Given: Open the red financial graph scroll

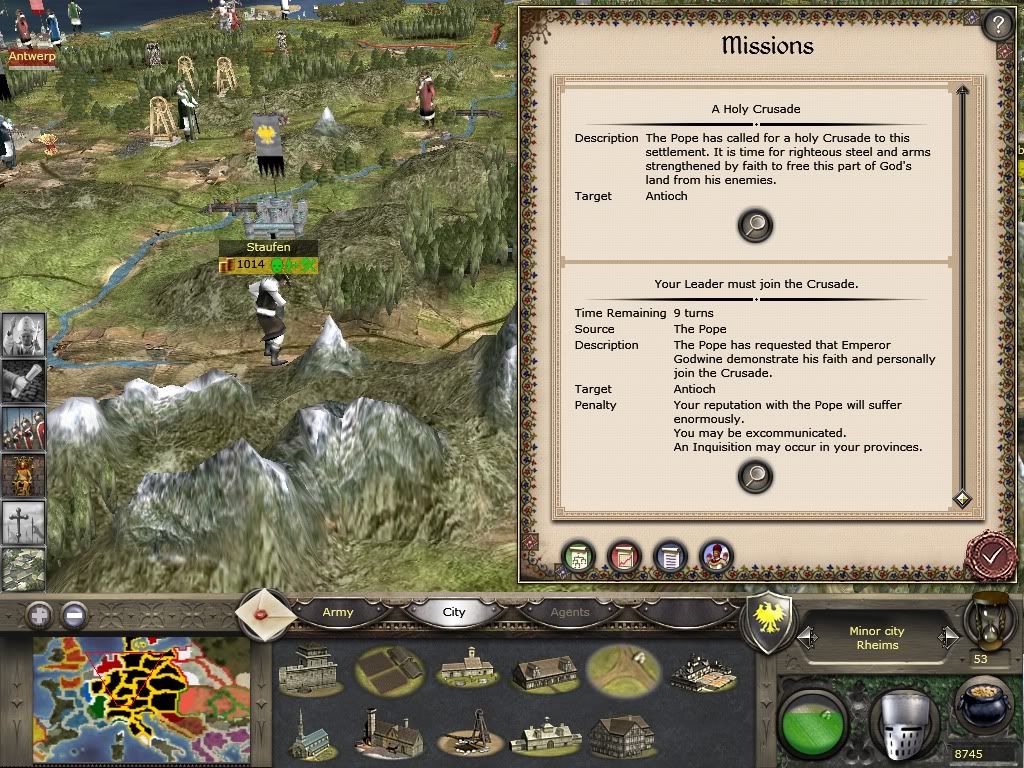Looking at the screenshot, I should pos(625,556).
